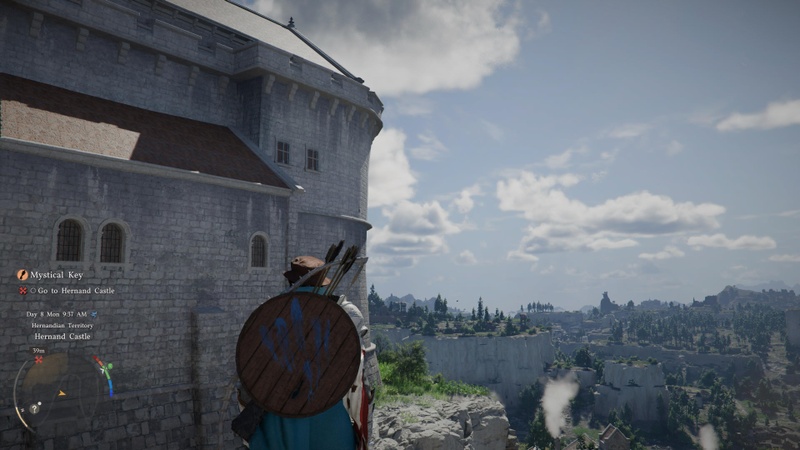Open the circular minimap
This screenshot has height=450, width=800.
tap(60, 392)
